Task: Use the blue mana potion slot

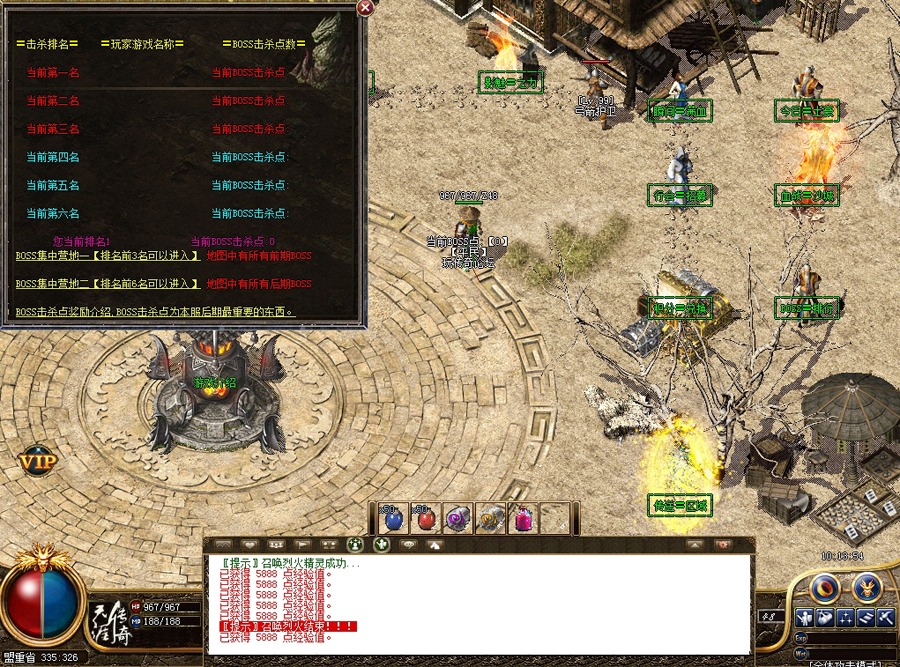Action: click(393, 518)
